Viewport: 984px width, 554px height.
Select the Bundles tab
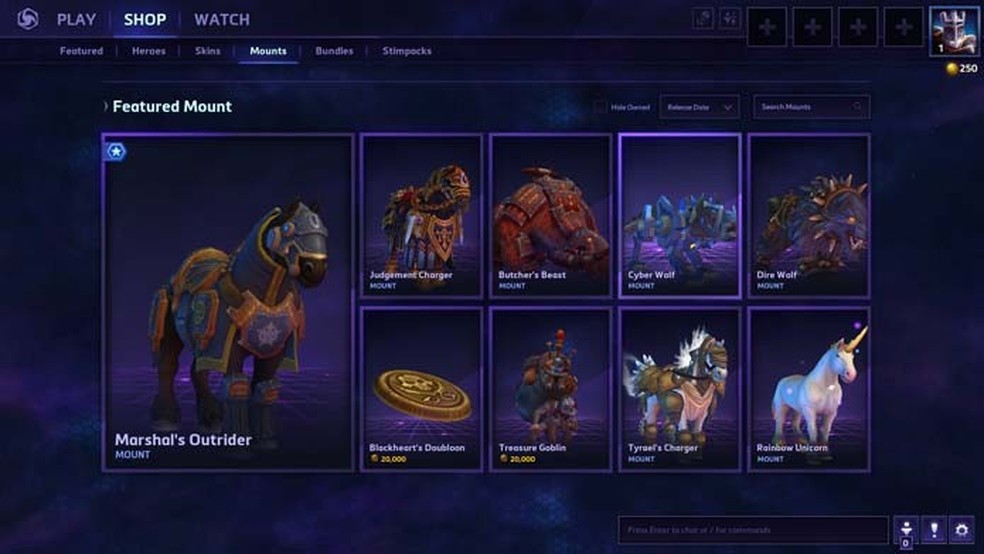(x=334, y=51)
